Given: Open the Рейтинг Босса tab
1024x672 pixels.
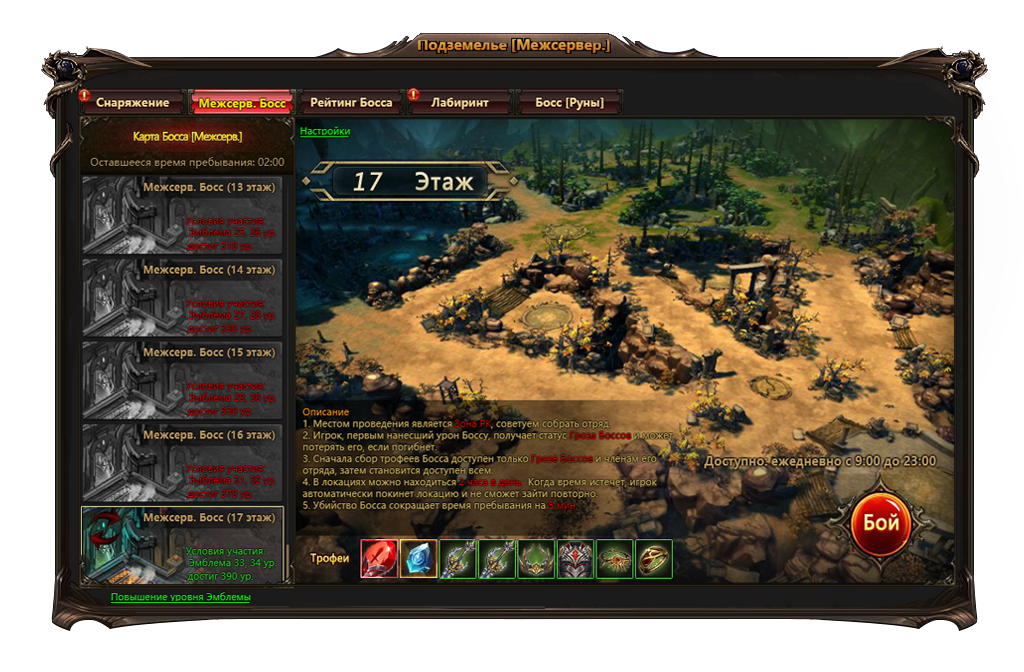Looking at the screenshot, I should pyautogui.click(x=351, y=103).
